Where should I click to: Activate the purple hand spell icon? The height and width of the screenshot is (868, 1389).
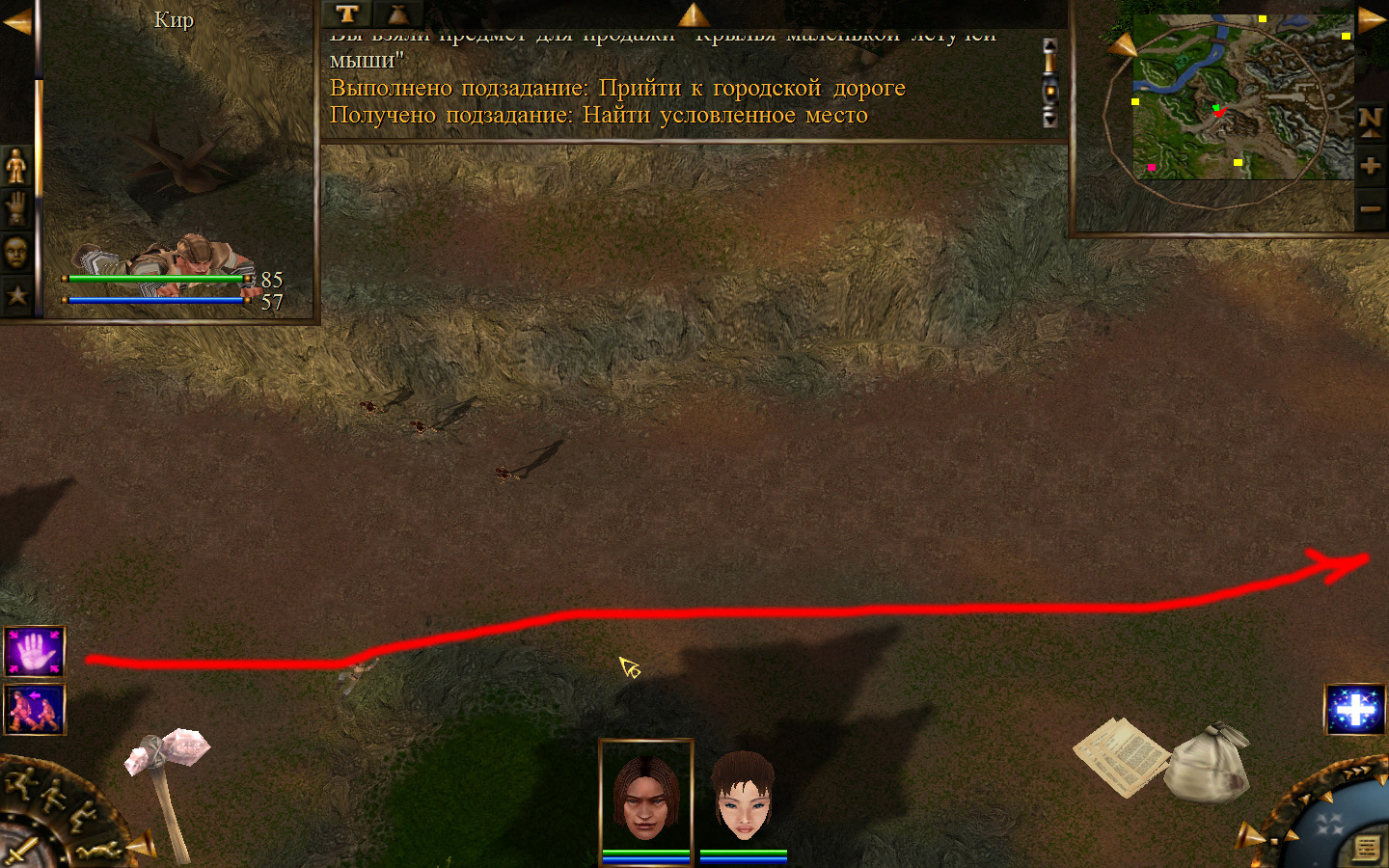coord(35,651)
